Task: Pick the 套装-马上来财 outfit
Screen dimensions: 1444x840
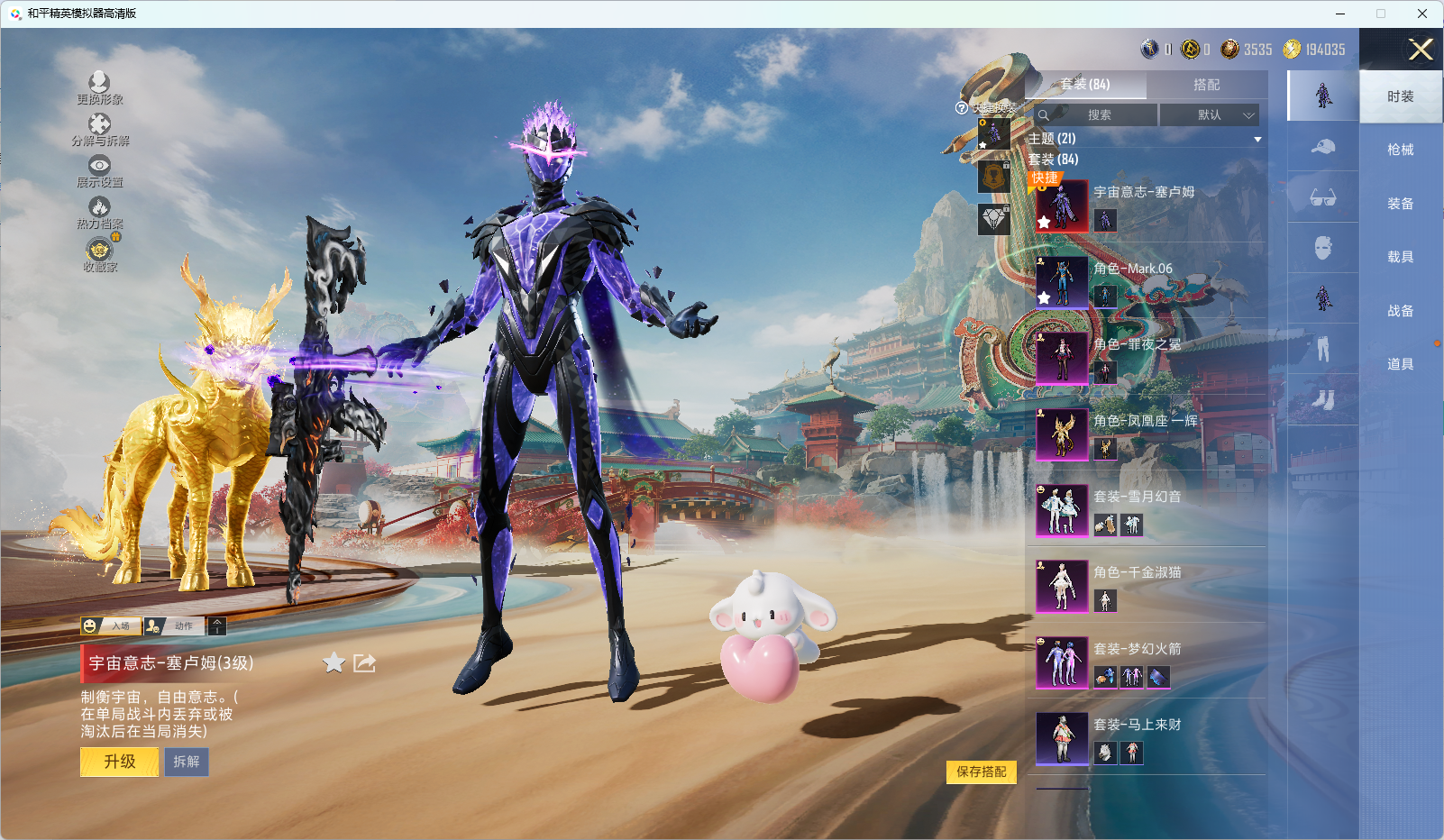Action: [x=1062, y=738]
